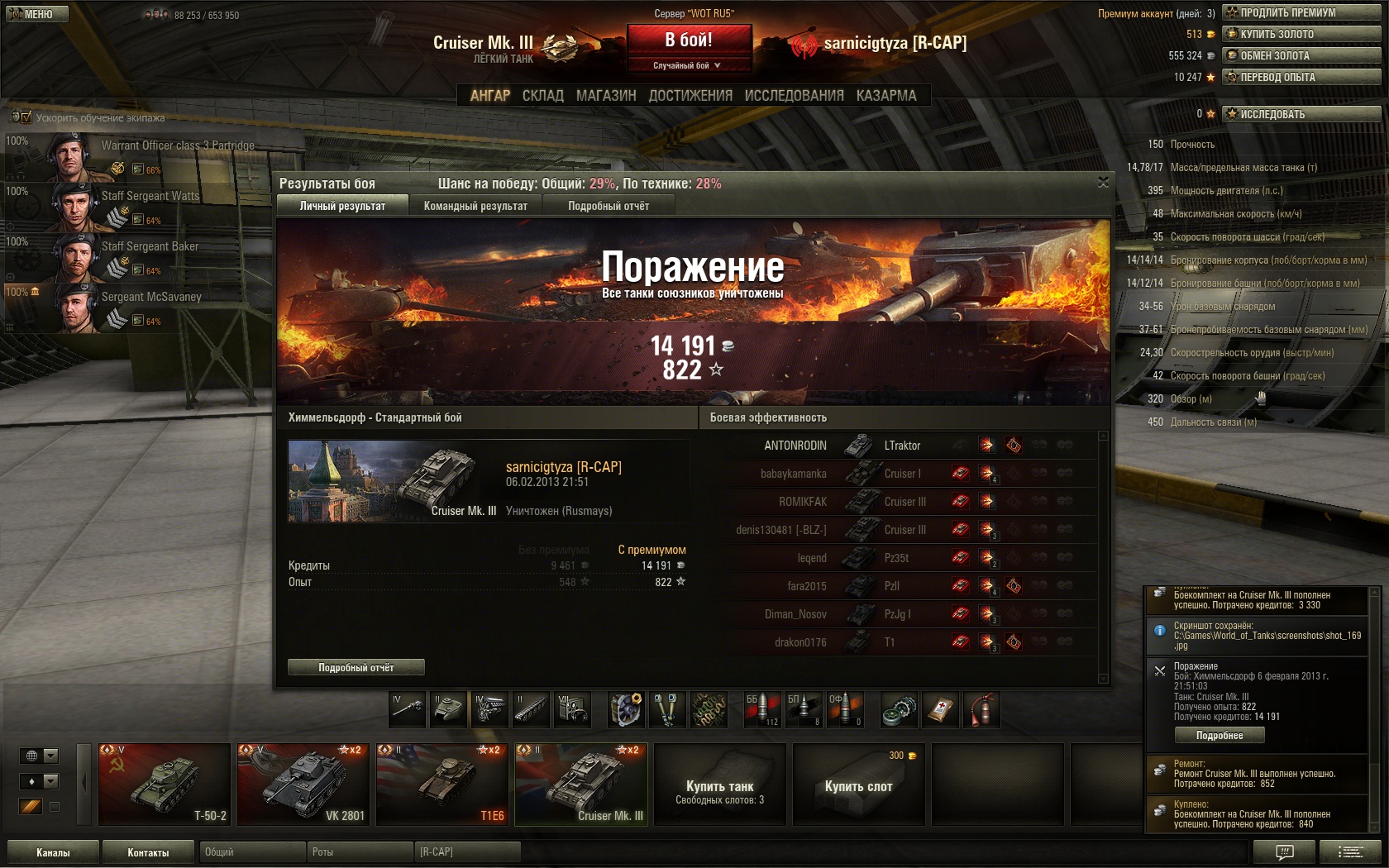Open the Случайный бой battle type dropdown
The image size is (1389, 868).
(689, 65)
